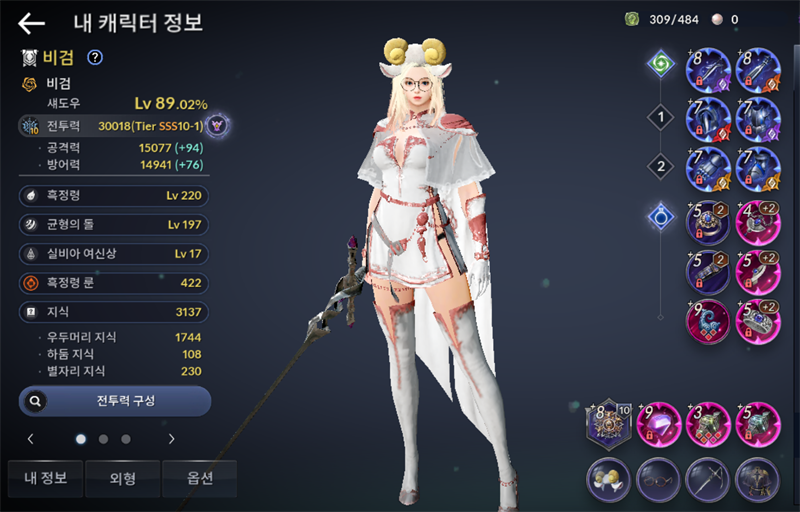Open the 전투력 구성 breakdown
The image size is (800, 512).
(115, 401)
